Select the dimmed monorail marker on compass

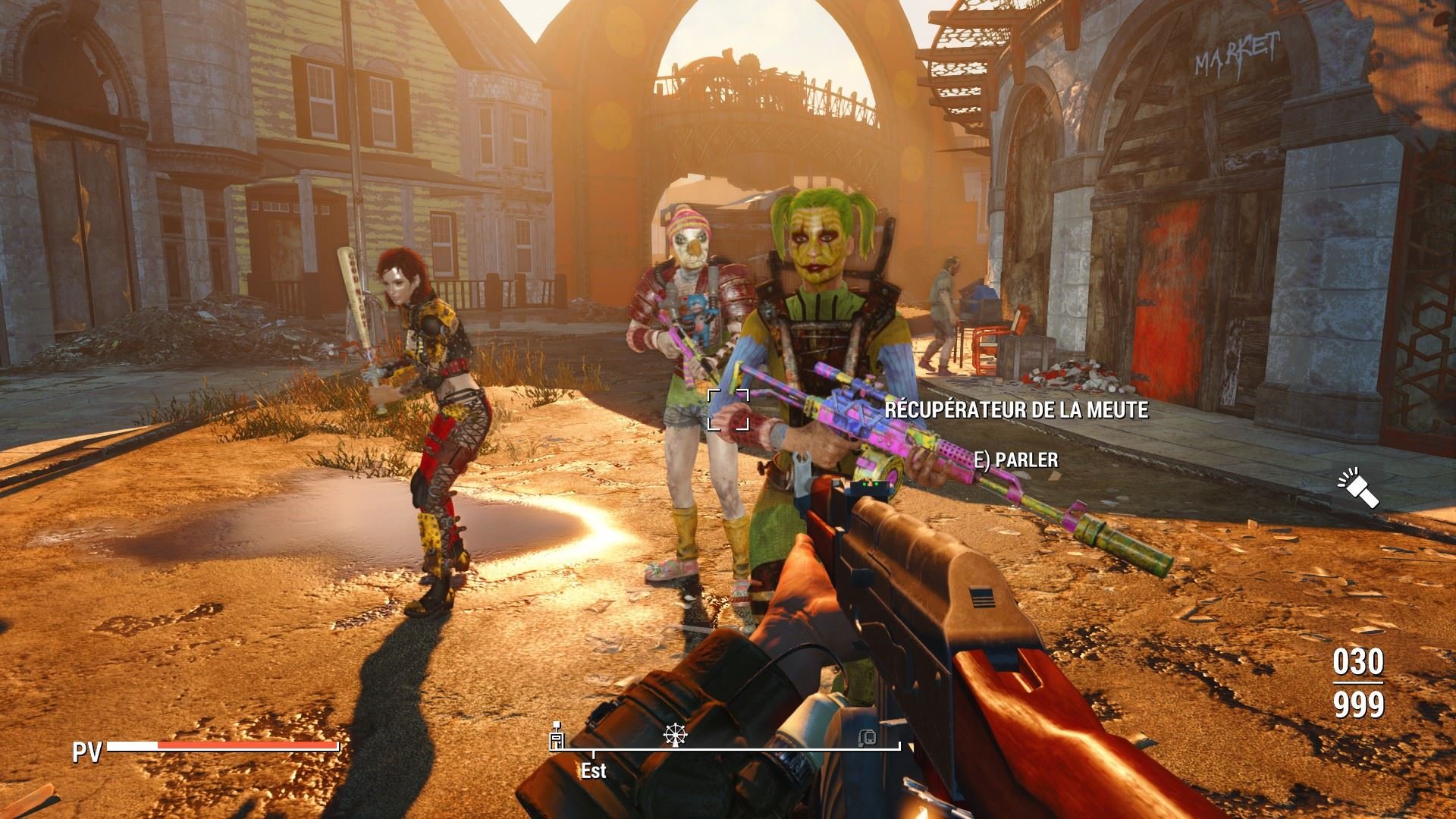(868, 736)
